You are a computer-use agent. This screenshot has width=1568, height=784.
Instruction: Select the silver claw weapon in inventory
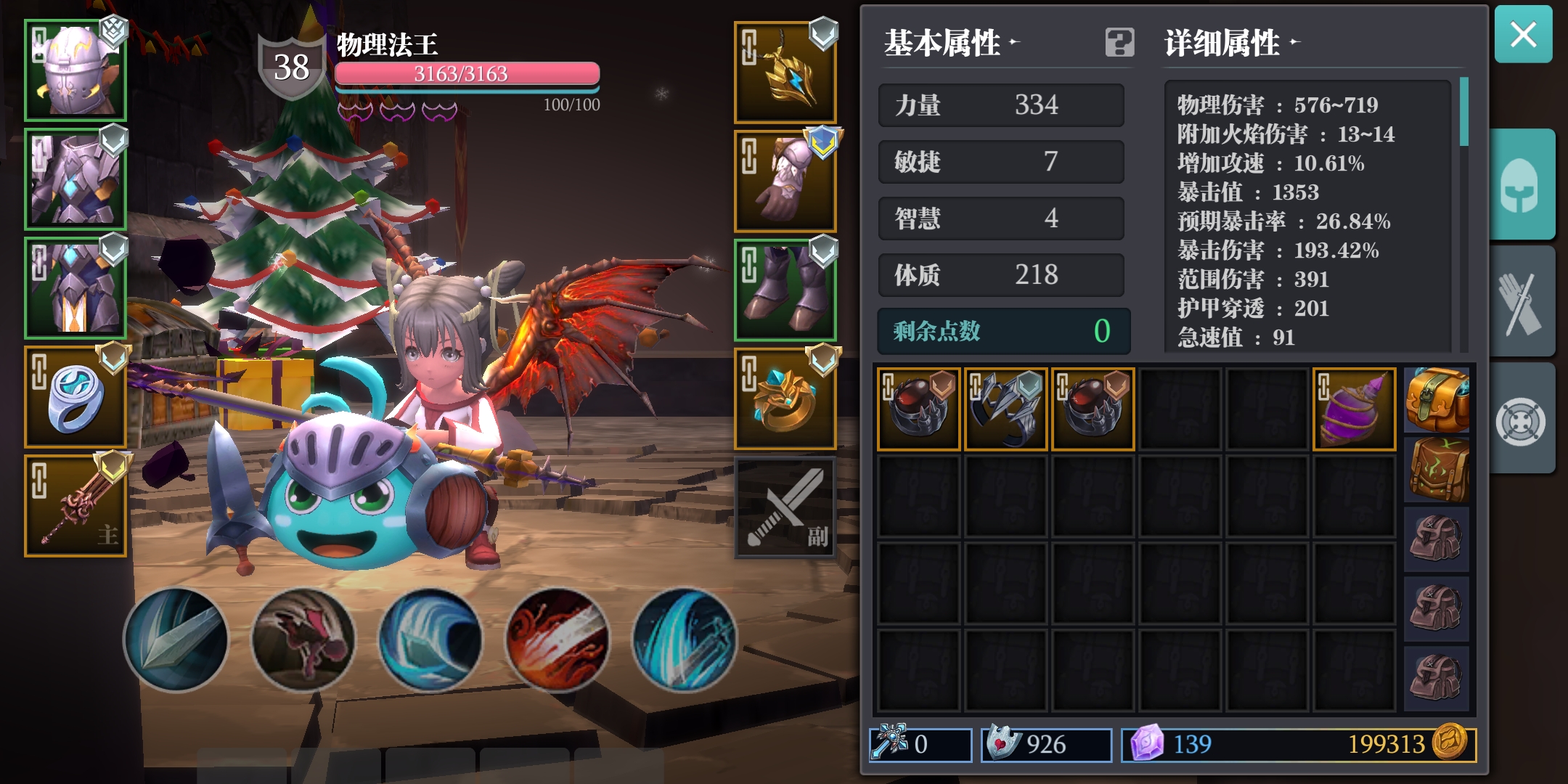[x=1005, y=407]
